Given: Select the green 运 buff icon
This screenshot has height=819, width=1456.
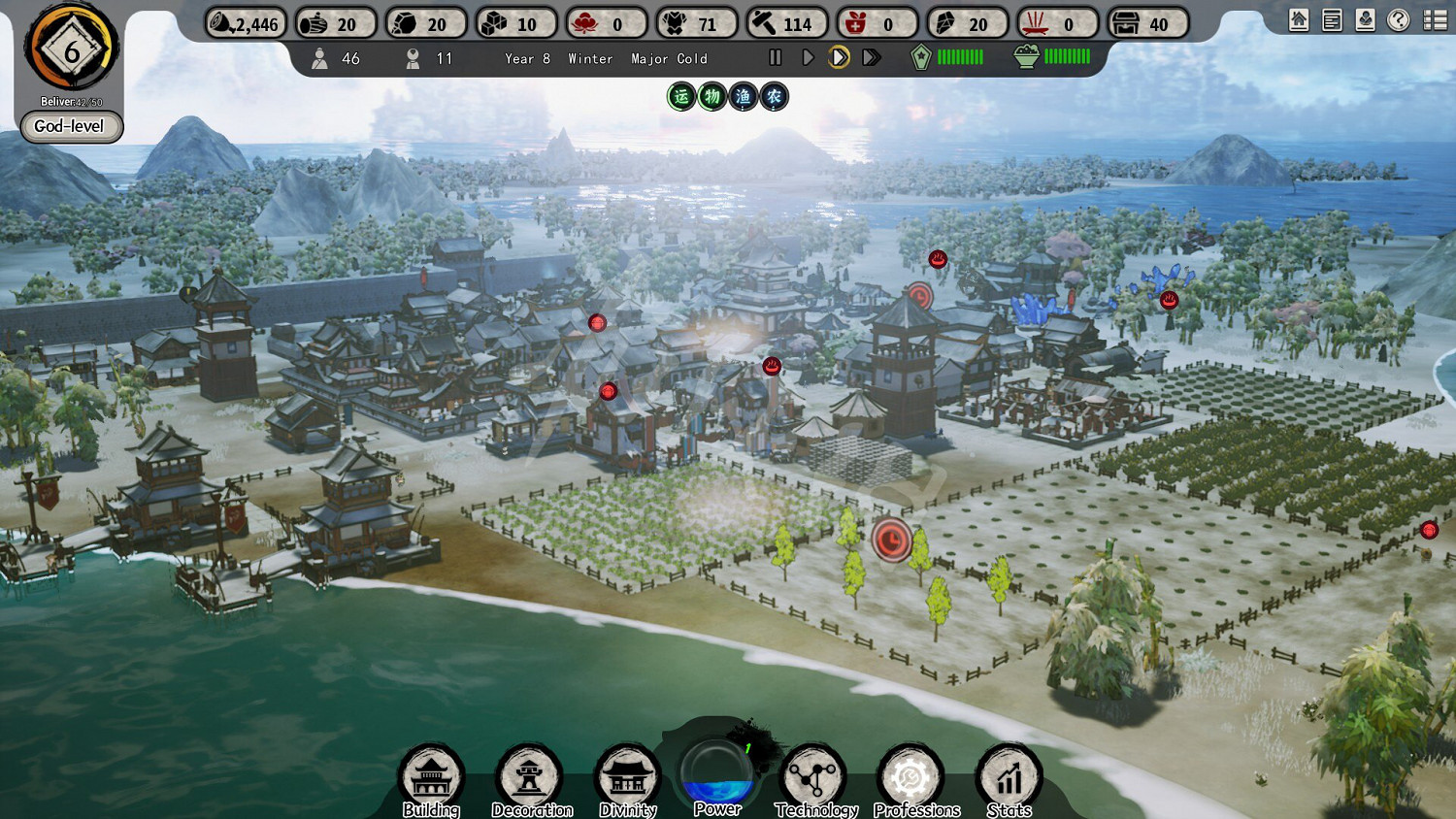Looking at the screenshot, I should pyautogui.click(x=681, y=96).
